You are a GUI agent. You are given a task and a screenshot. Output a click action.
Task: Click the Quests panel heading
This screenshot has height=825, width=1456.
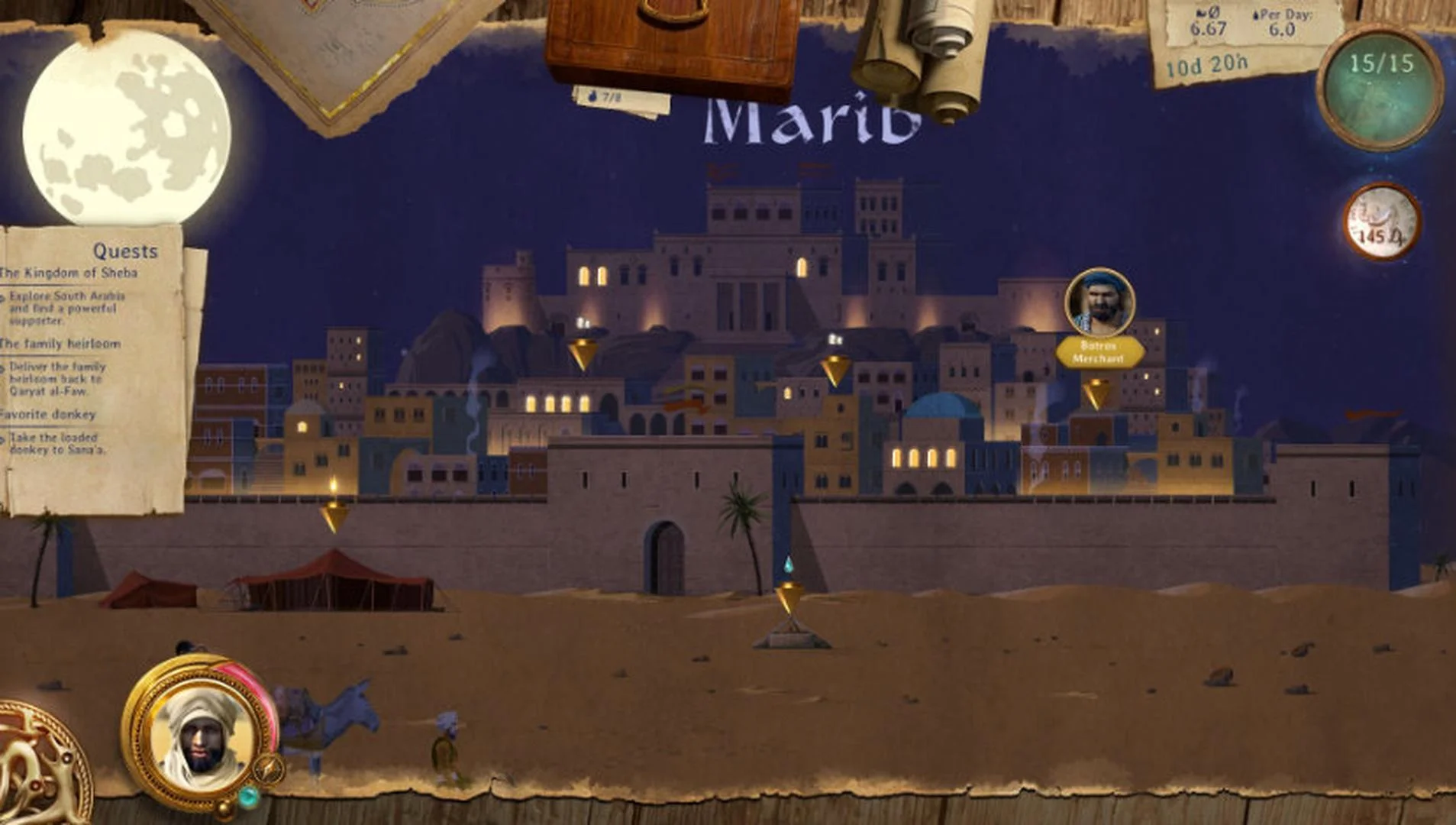(x=127, y=250)
